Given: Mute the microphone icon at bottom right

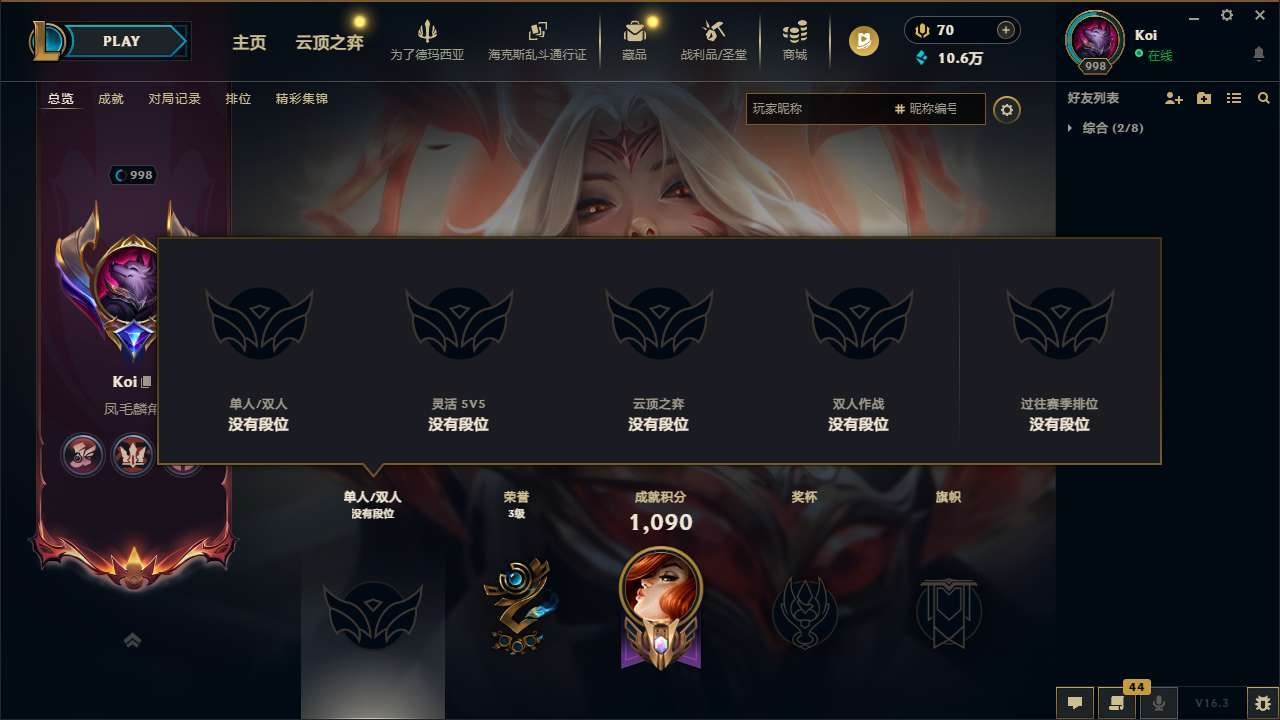Looking at the screenshot, I should click(x=1158, y=703).
